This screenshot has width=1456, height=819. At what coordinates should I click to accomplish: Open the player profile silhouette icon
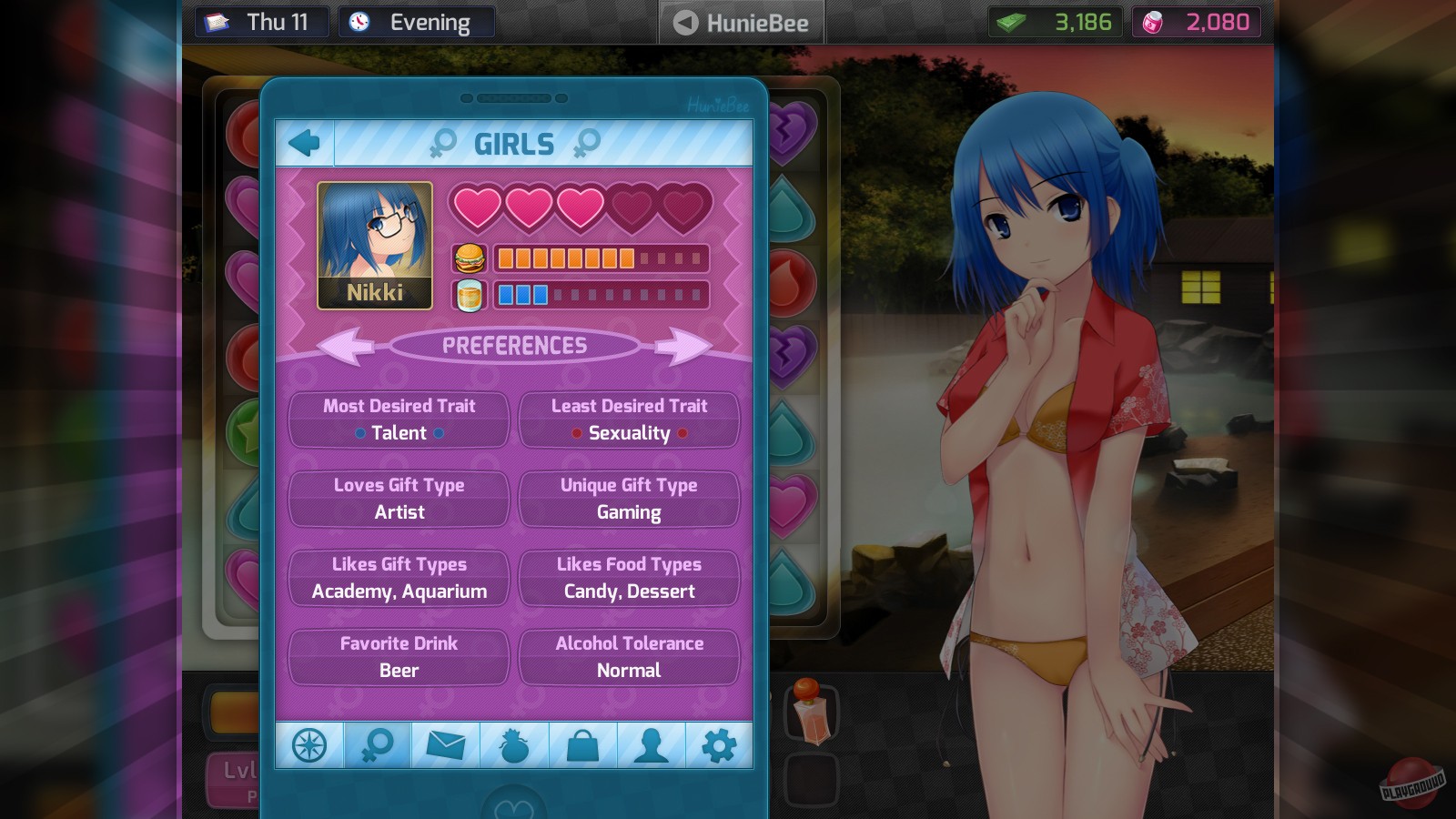click(651, 744)
